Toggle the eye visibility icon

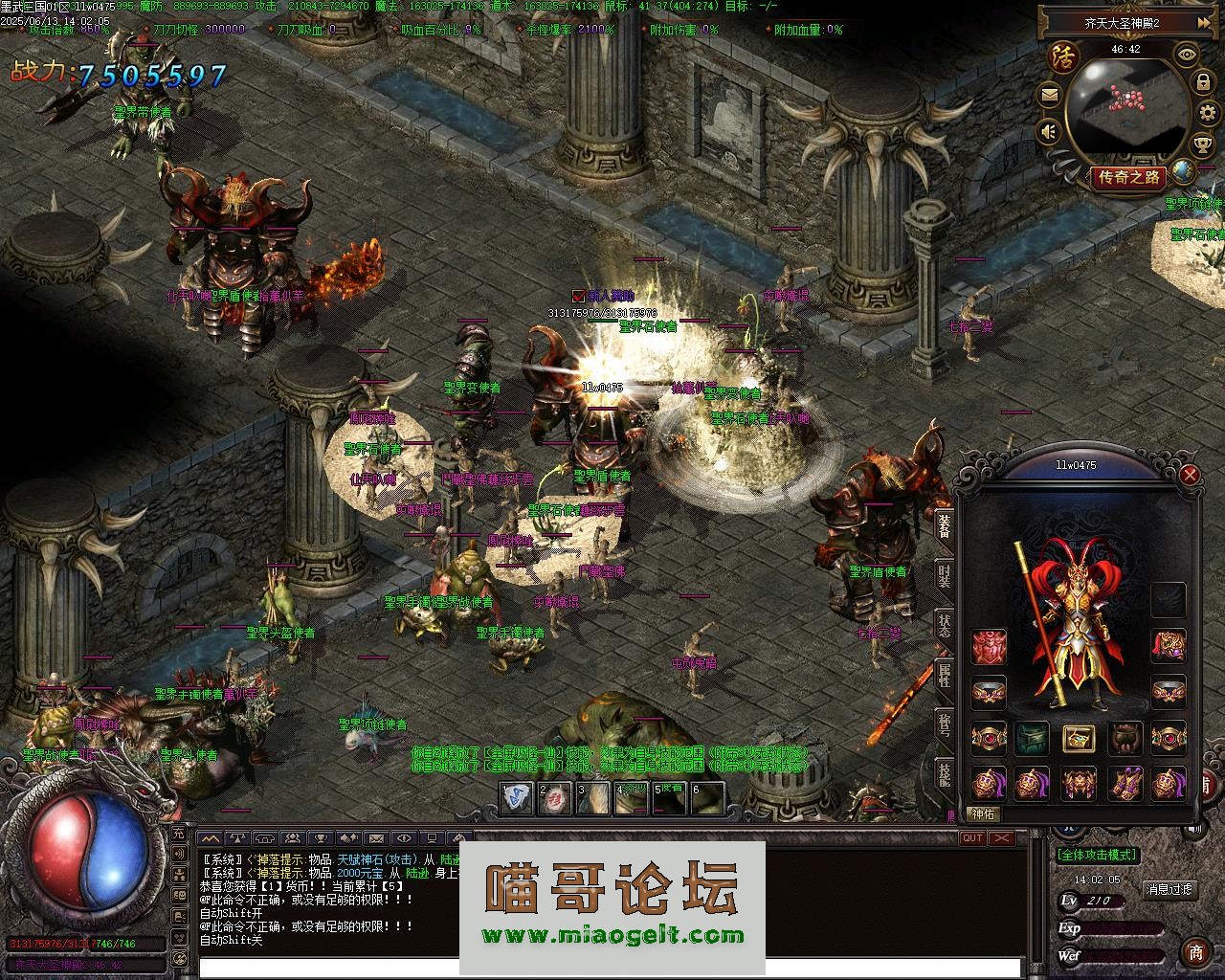(1187, 54)
